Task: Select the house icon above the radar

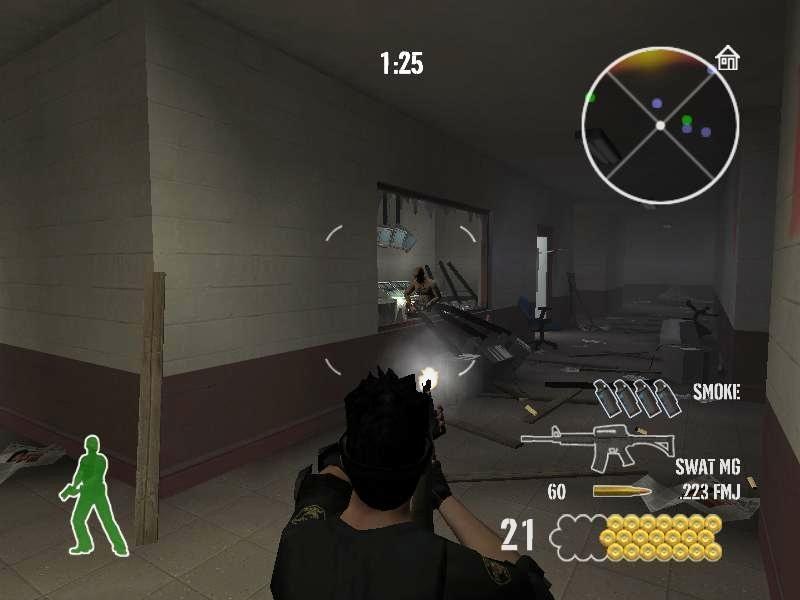Action: pos(727,59)
